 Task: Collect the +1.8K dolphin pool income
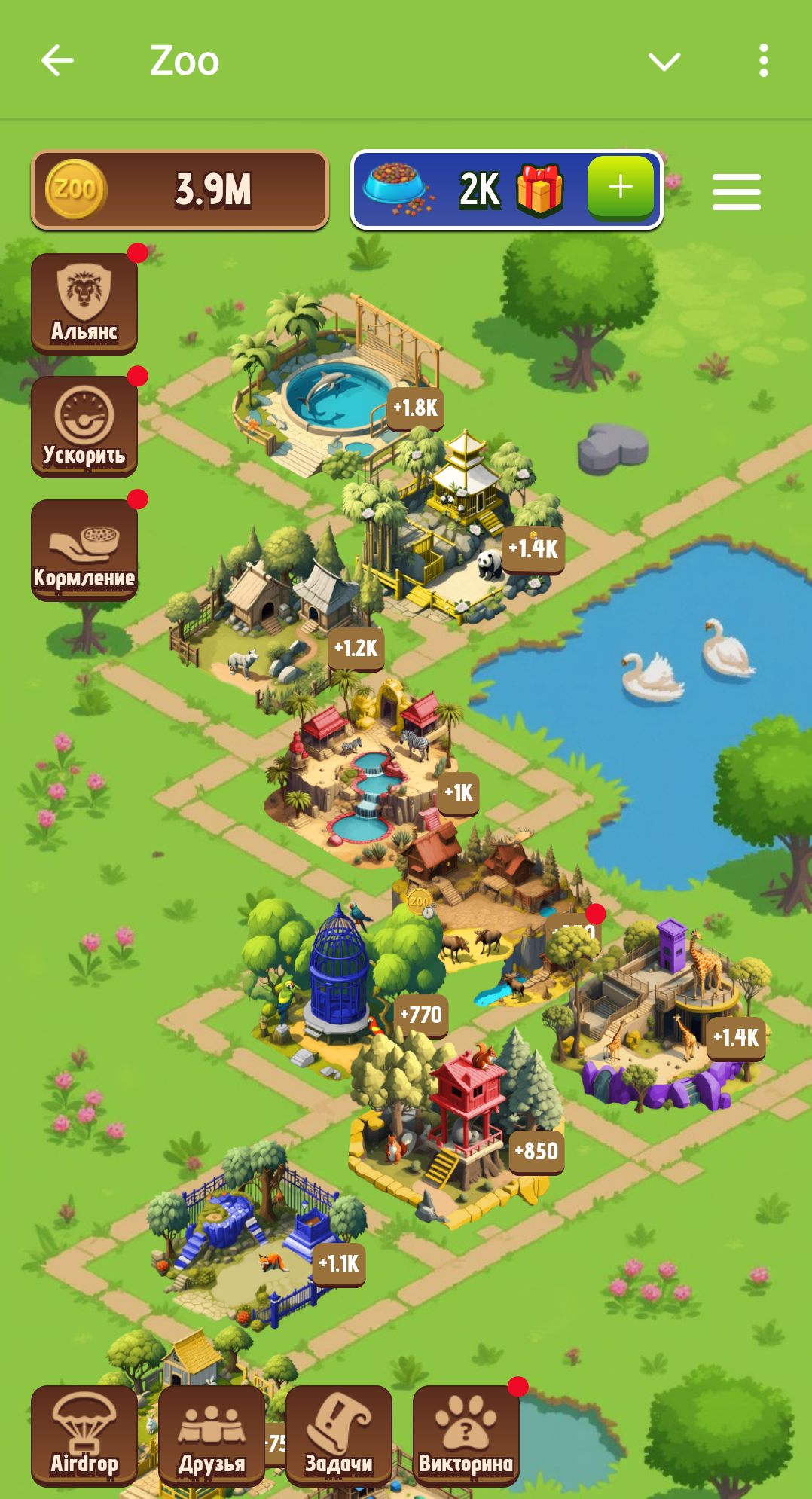click(x=415, y=408)
